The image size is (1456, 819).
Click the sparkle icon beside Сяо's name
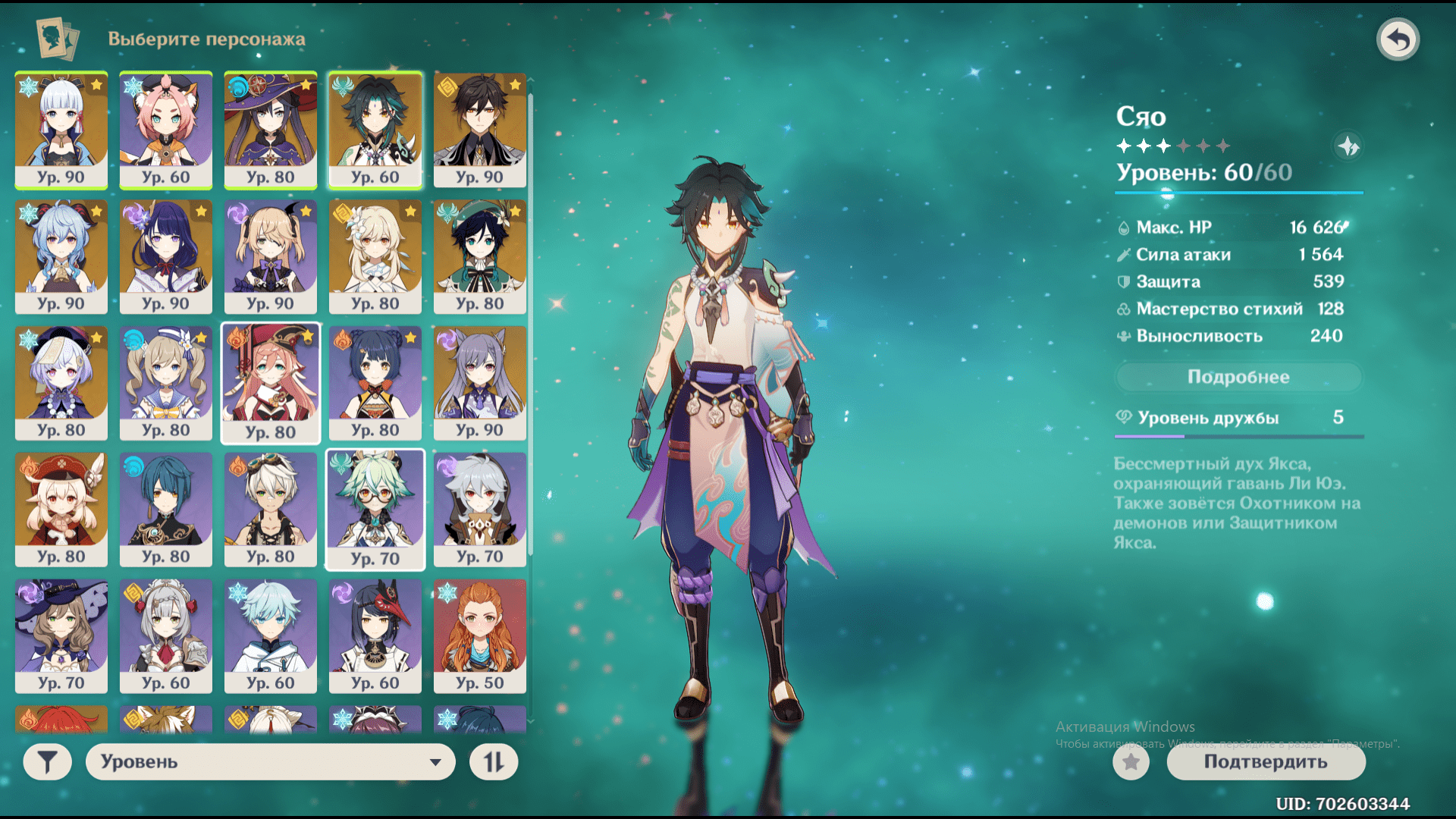point(1348,146)
